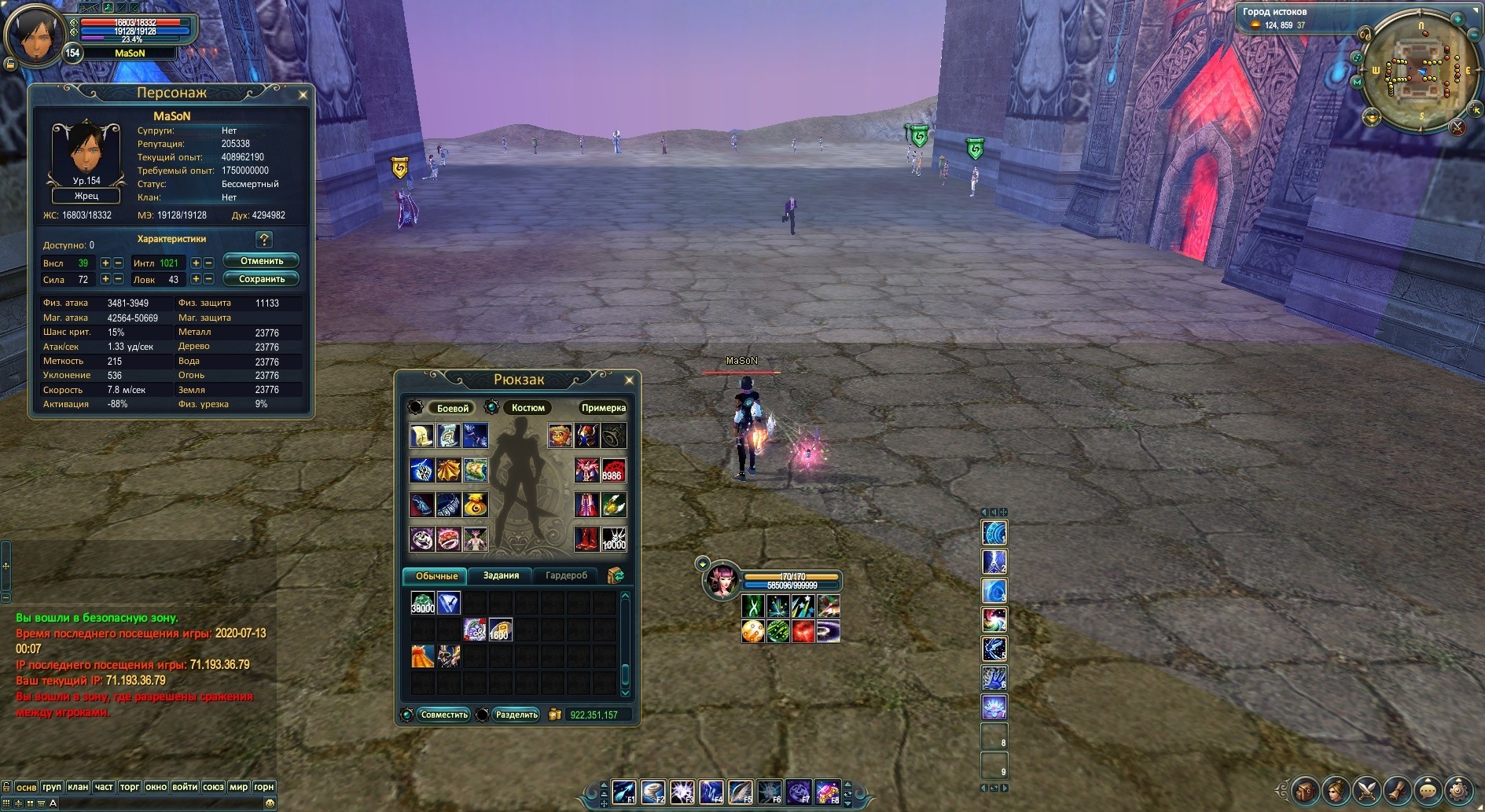Screen dimensions: 1485x812
Task: Close the Персонаж character window
Action: tap(303, 95)
